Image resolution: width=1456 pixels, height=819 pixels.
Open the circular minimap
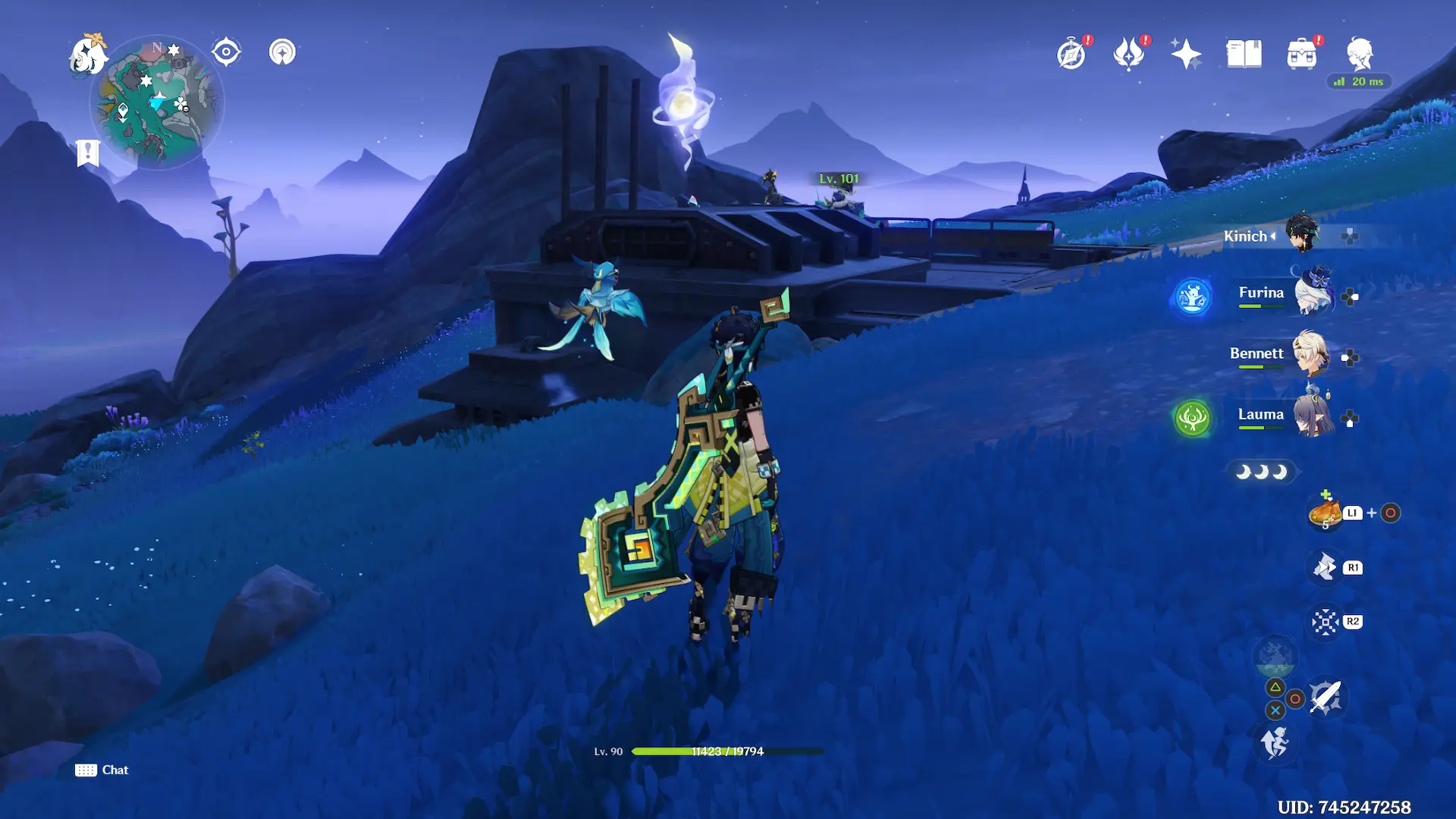click(157, 102)
